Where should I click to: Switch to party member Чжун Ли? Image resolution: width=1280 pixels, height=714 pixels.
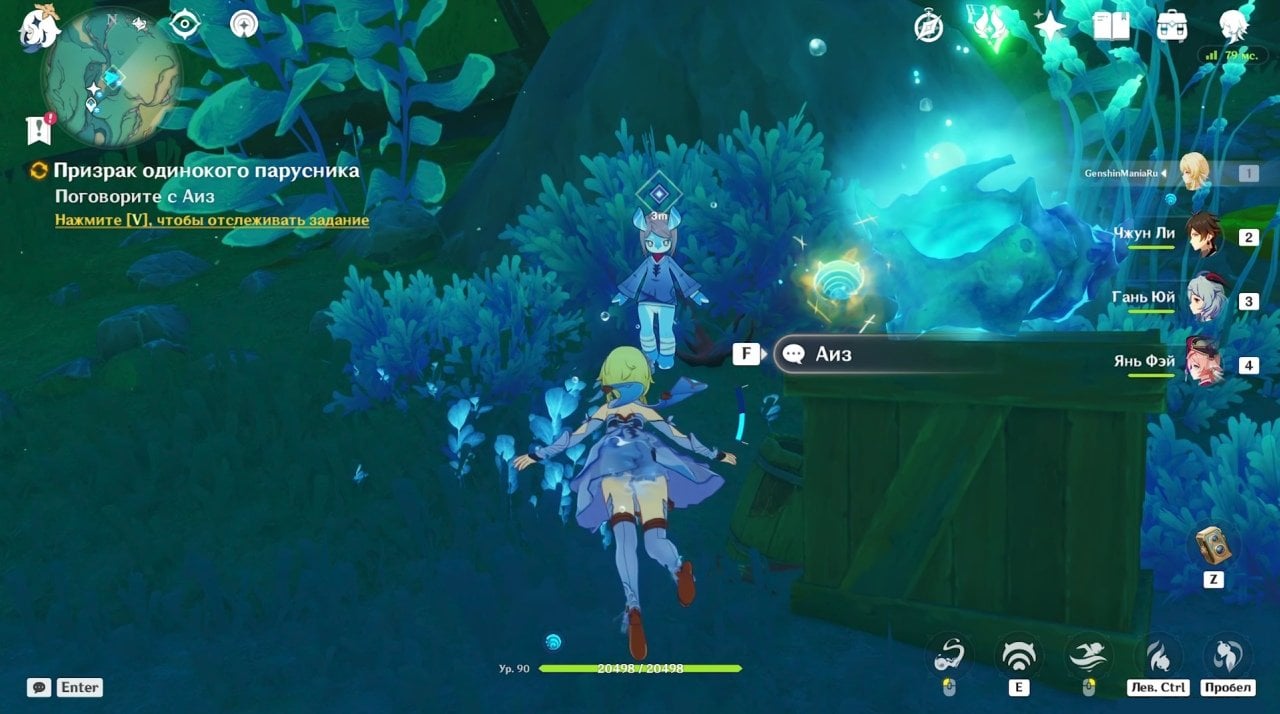click(1204, 236)
